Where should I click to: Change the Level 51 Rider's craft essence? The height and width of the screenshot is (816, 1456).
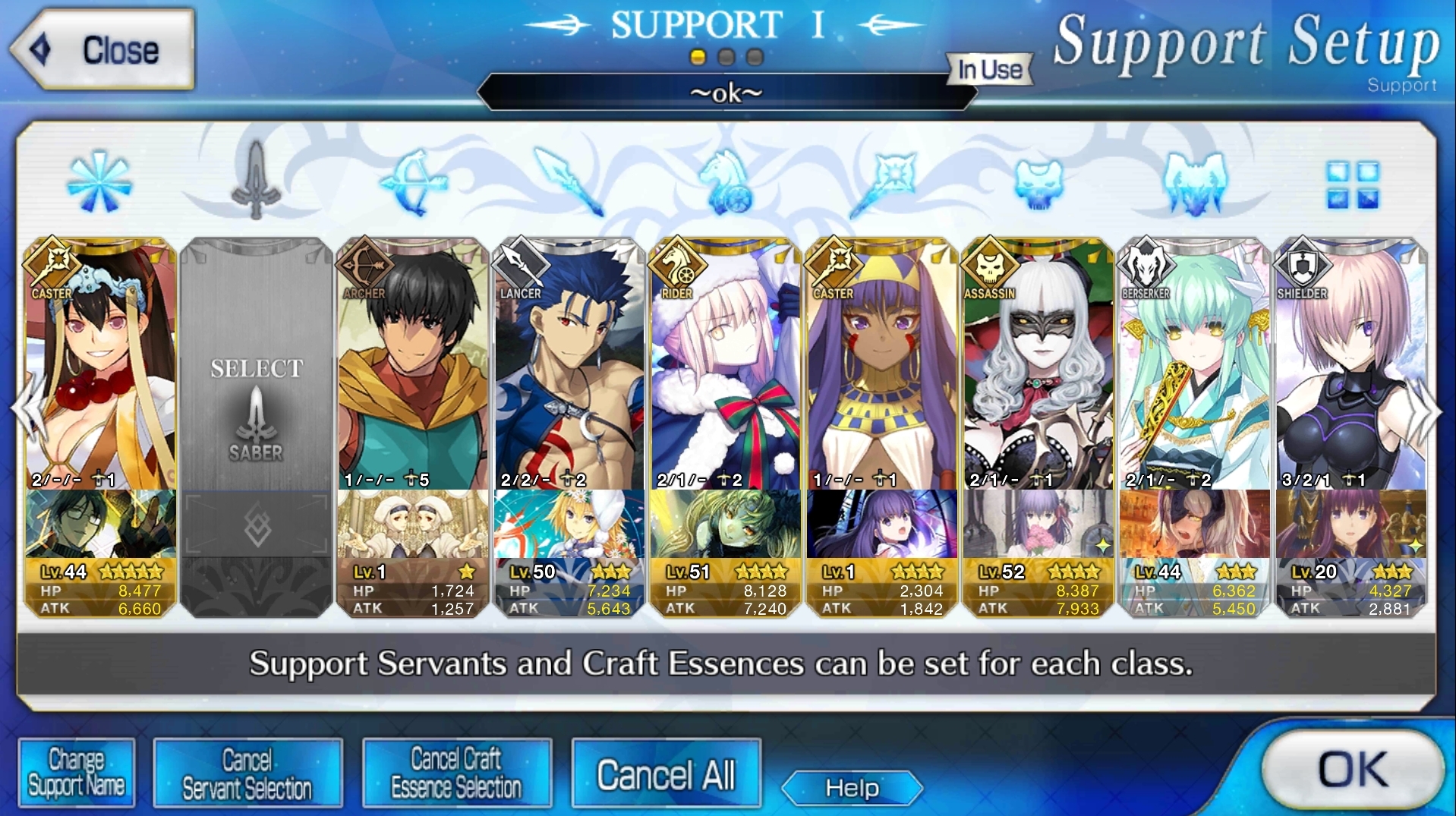click(726, 524)
